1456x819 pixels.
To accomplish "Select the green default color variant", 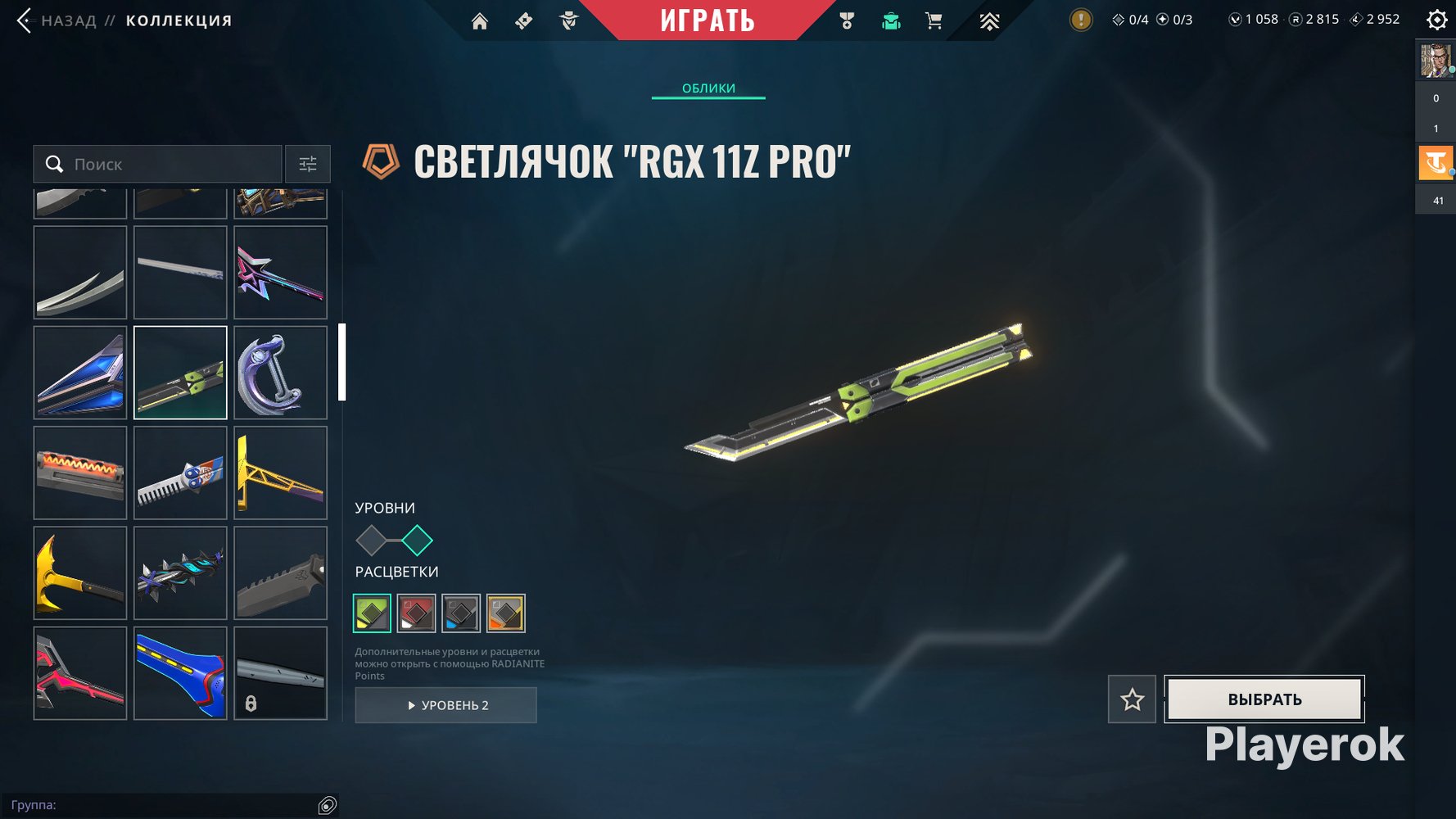I will click(372, 613).
